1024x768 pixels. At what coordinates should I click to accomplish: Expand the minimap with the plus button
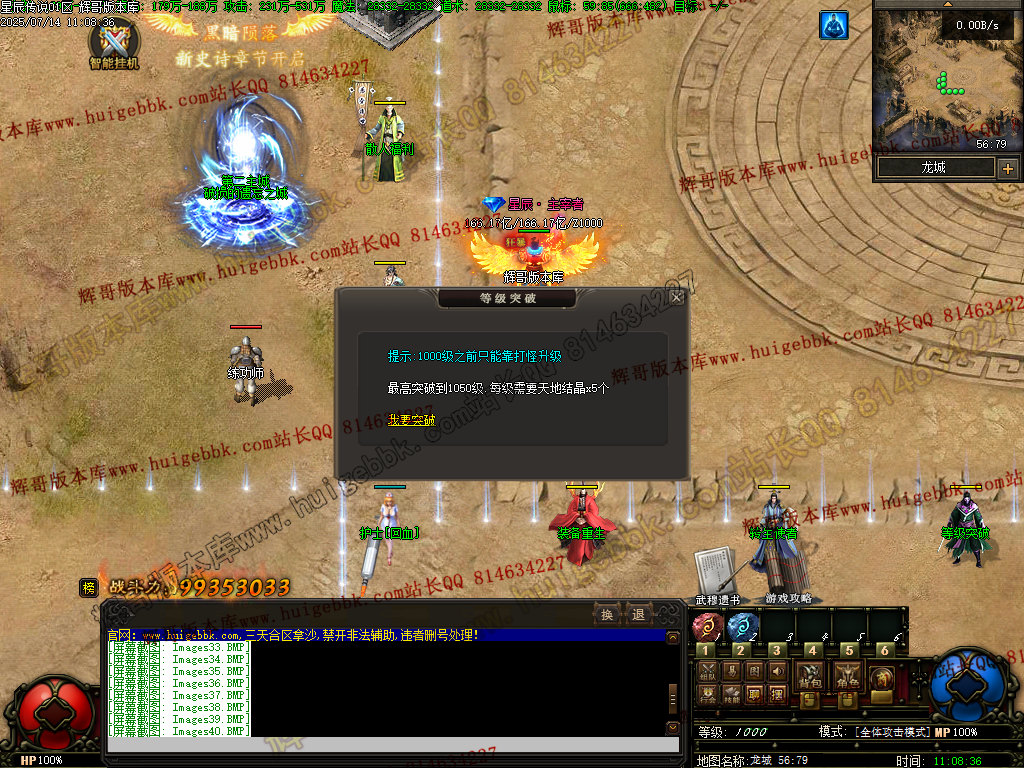1007,168
